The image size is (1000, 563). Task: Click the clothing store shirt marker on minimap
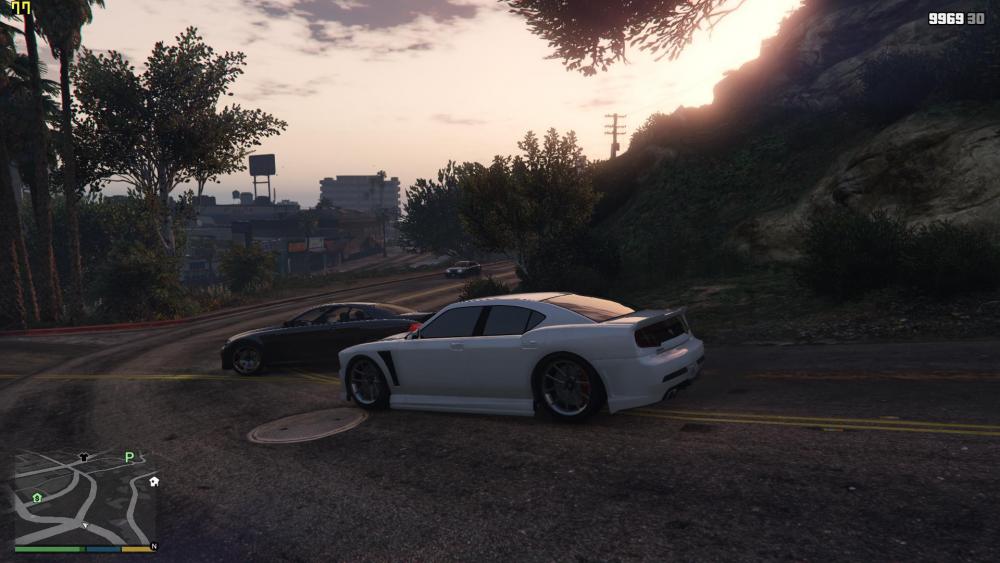point(83,457)
